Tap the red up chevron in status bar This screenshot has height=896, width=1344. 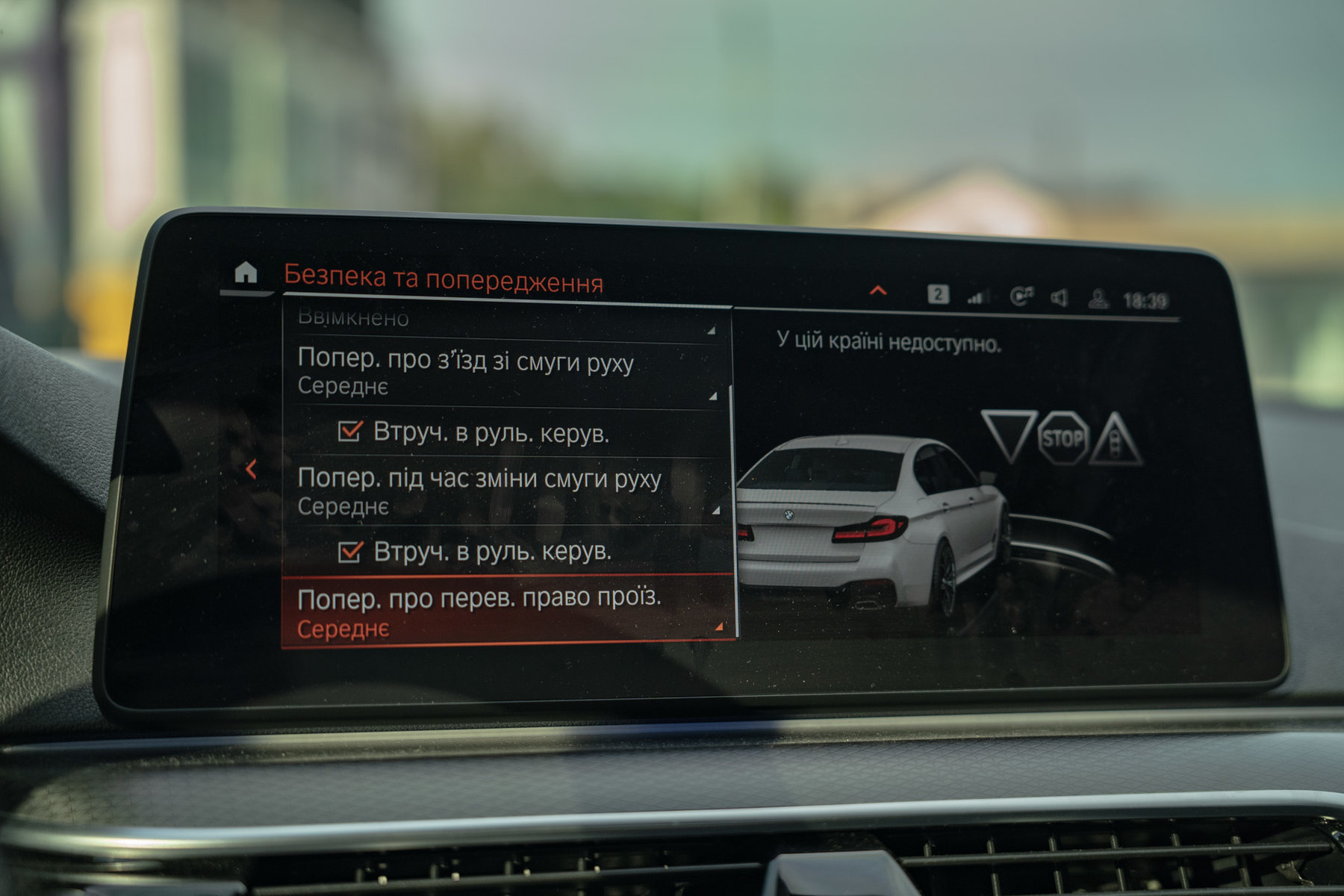click(878, 290)
